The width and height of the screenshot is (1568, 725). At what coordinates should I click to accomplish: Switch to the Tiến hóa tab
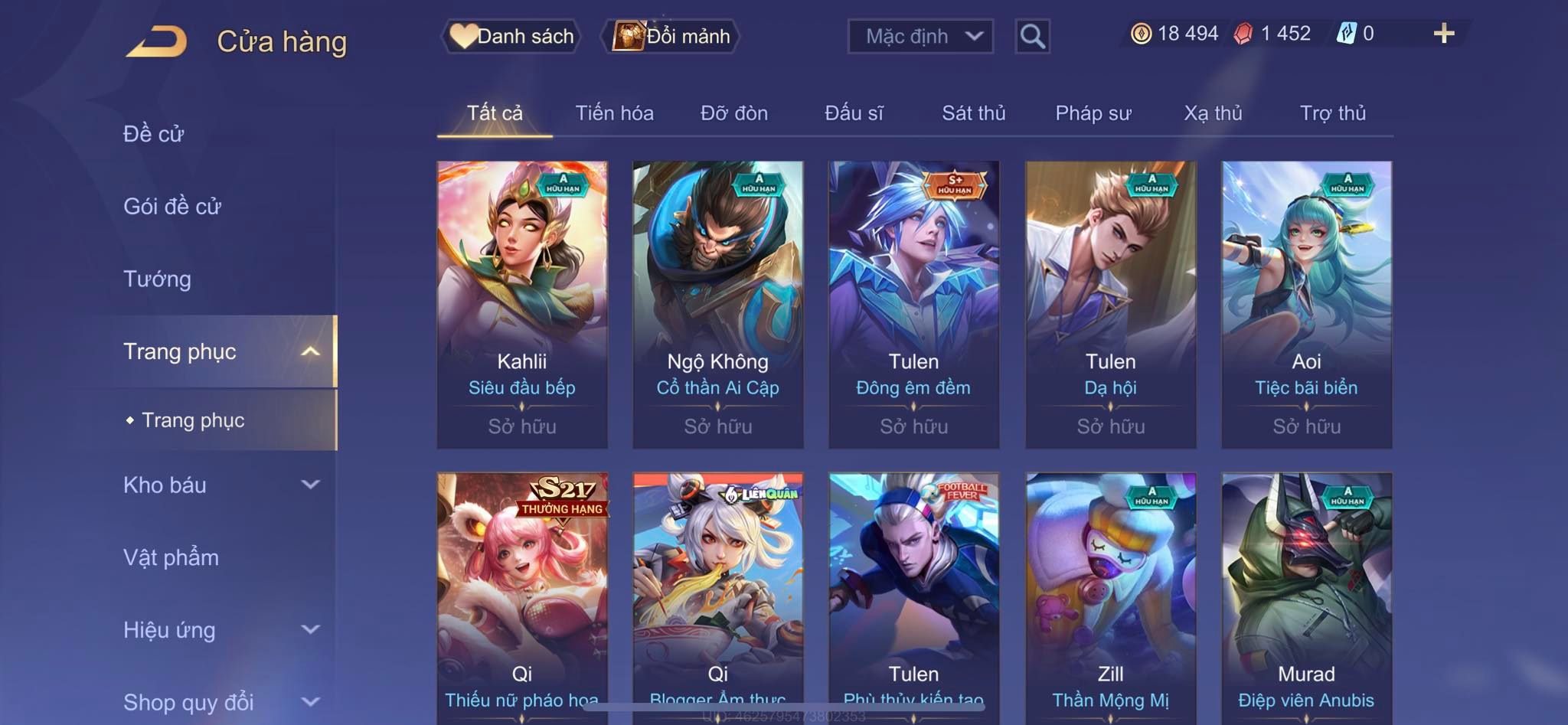(614, 113)
